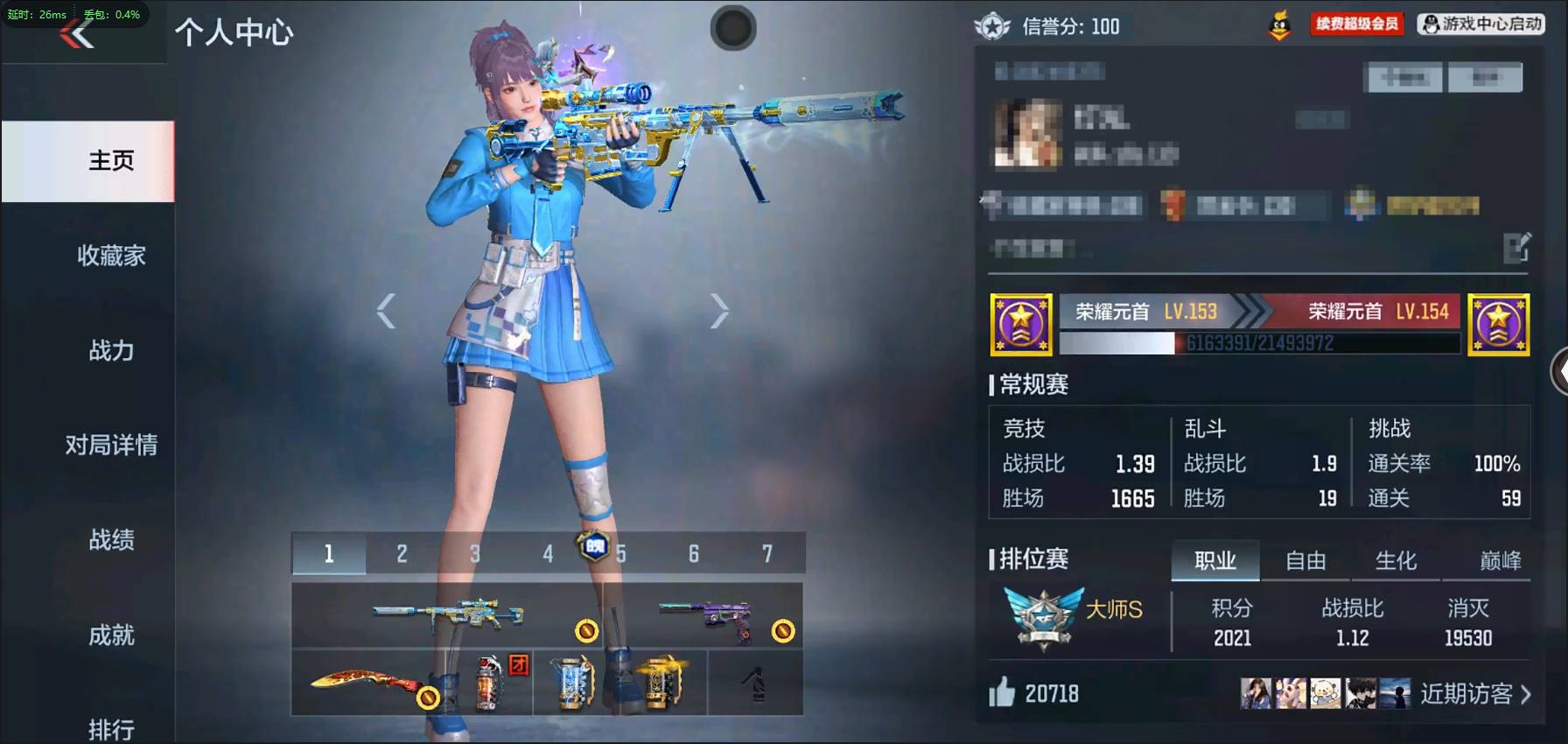Switch ranked stats to 自由 tab
This screenshot has height=744, width=1568.
(1305, 561)
